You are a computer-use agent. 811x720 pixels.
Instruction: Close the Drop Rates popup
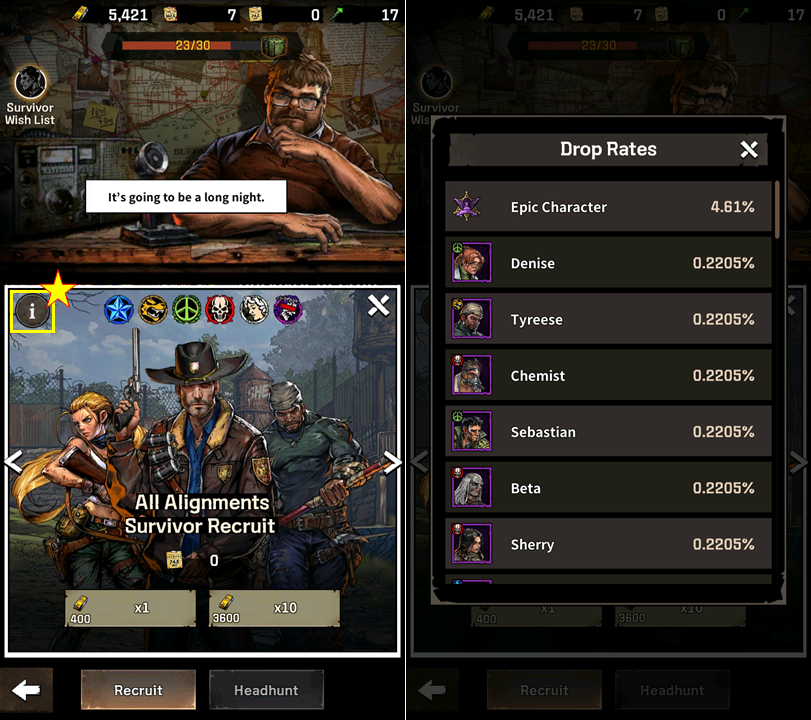click(749, 150)
